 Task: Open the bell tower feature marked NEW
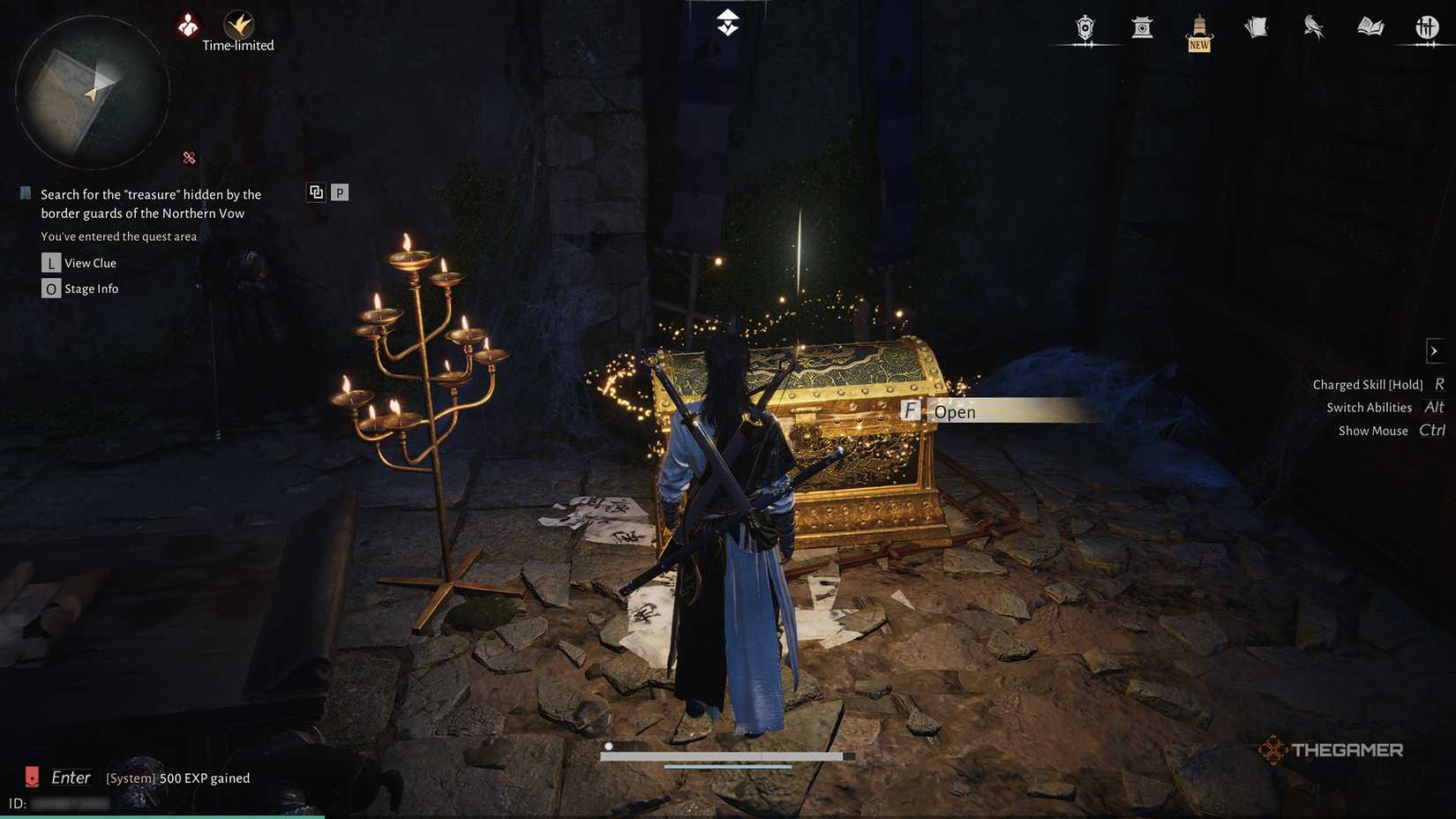click(x=1198, y=28)
